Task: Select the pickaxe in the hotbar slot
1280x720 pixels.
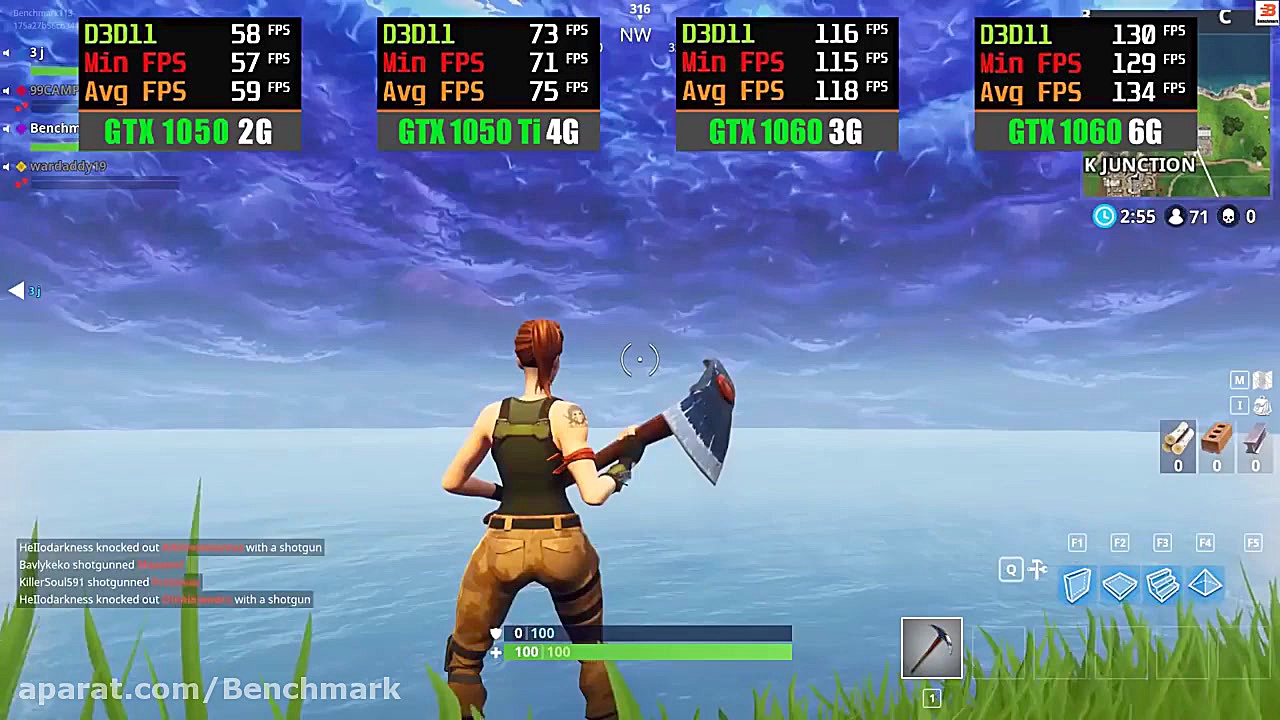Action: [x=931, y=647]
